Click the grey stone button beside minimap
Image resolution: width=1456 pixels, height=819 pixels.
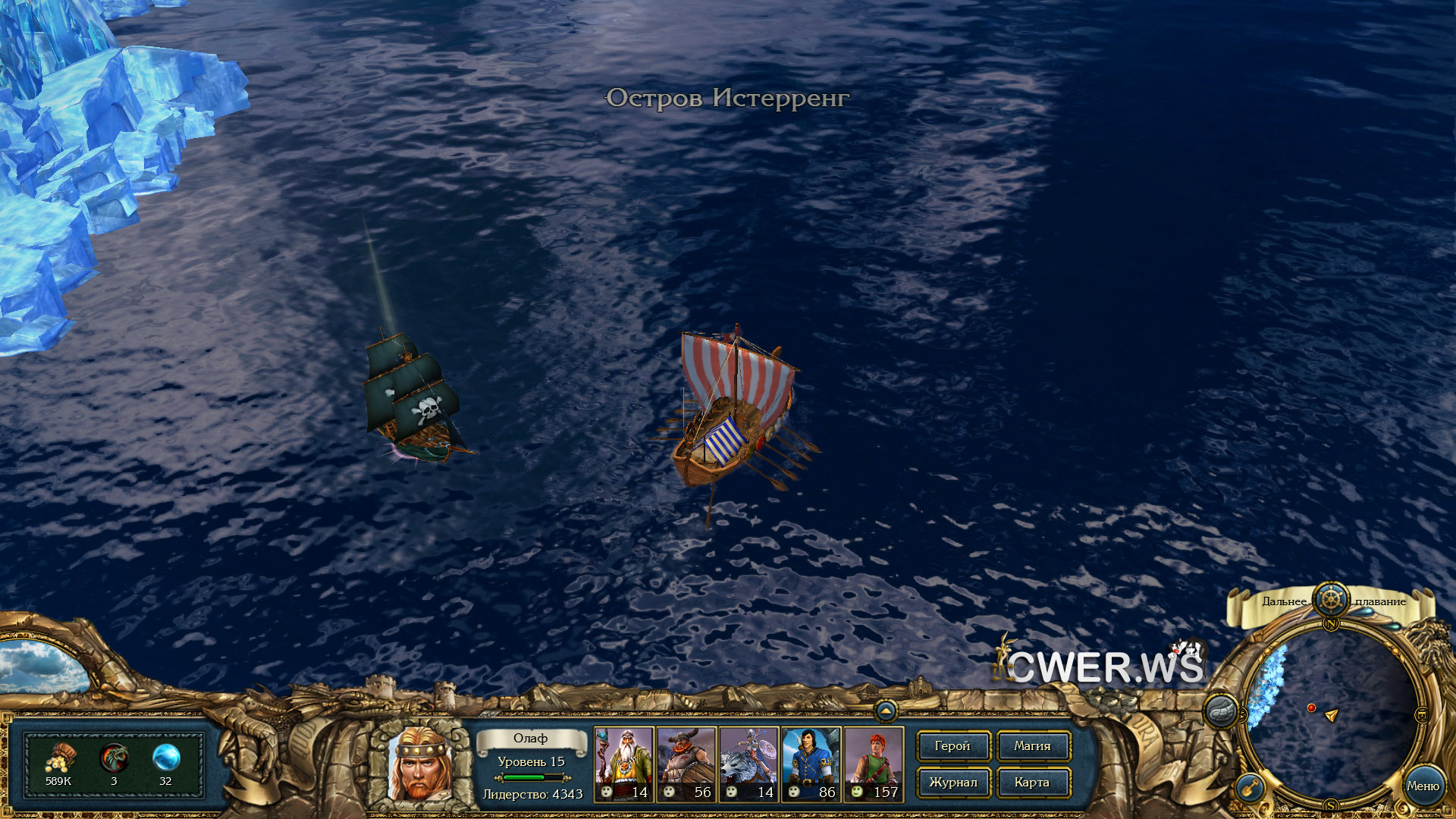[1221, 711]
